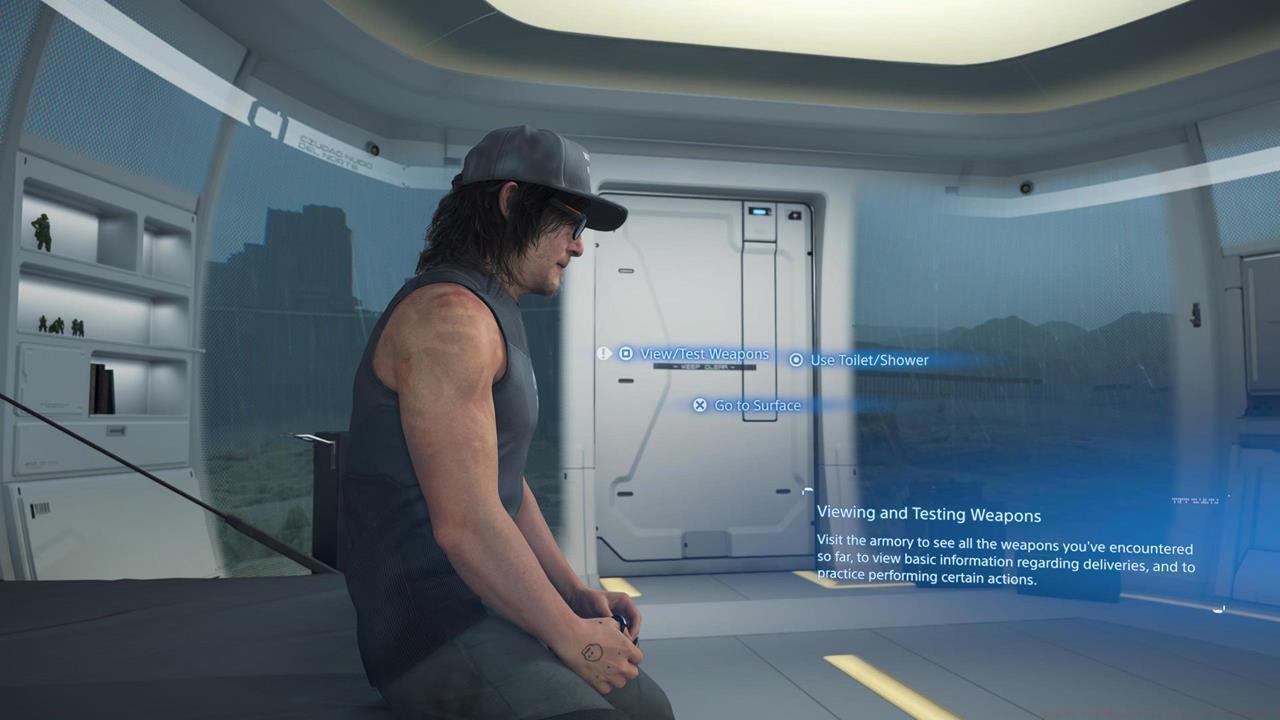Click the exclamation notification badge near View/Test Weapons
The height and width of the screenshot is (720, 1280).
click(x=603, y=353)
